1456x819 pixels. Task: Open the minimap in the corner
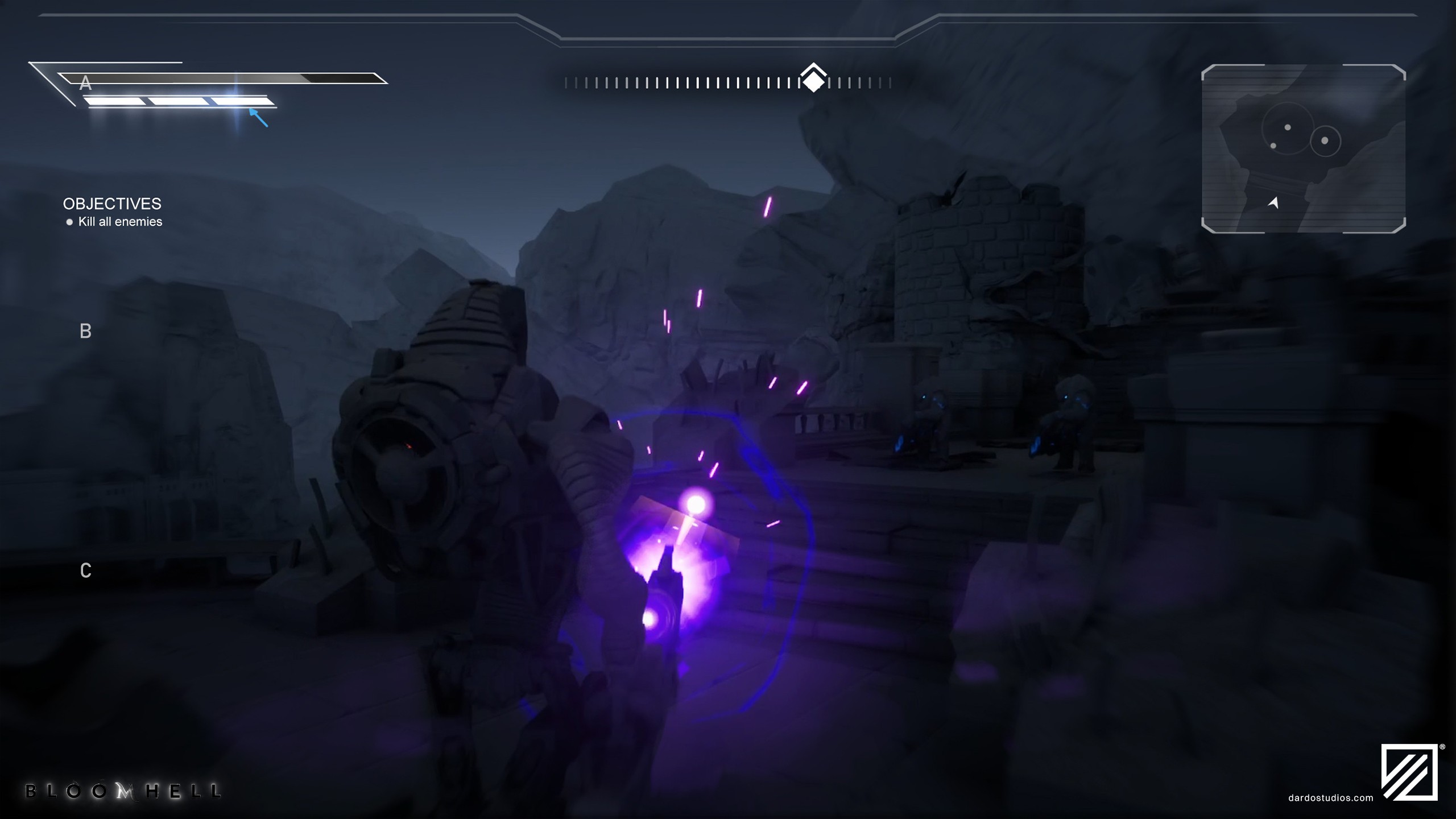(1303, 149)
